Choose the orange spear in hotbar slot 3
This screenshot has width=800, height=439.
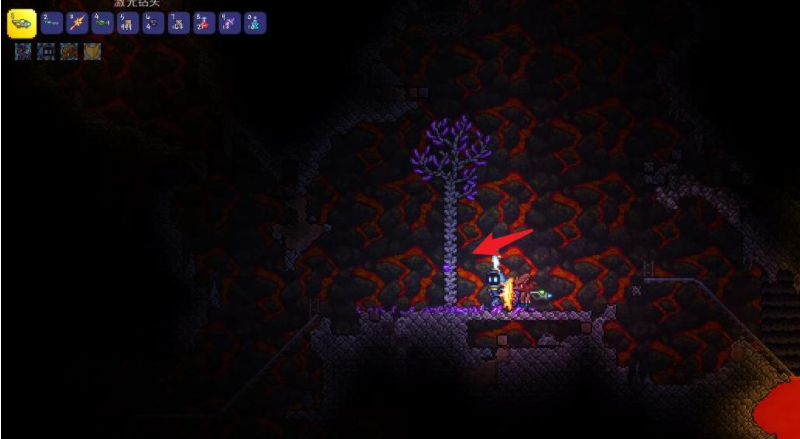(76, 24)
